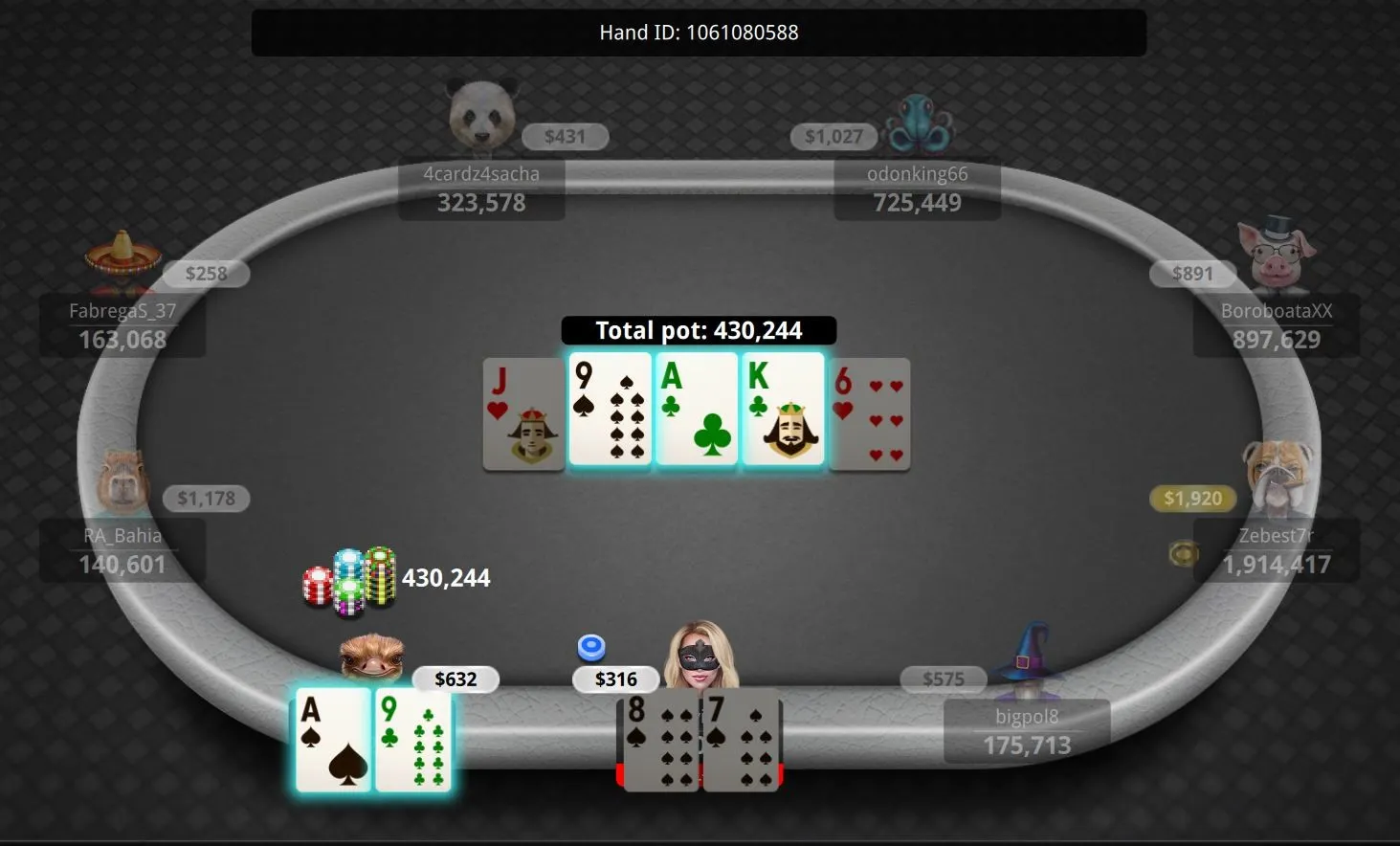Click the ostrich avatar

point(372,657)
